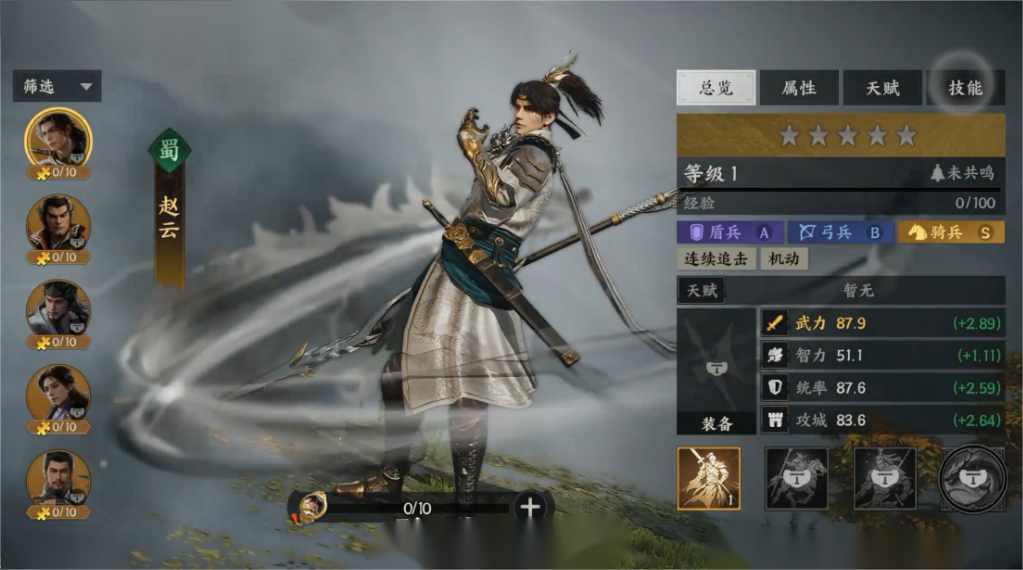1023x570 pixels.
Task: Switch to the 天赋 talent tab
Action: 881,88
